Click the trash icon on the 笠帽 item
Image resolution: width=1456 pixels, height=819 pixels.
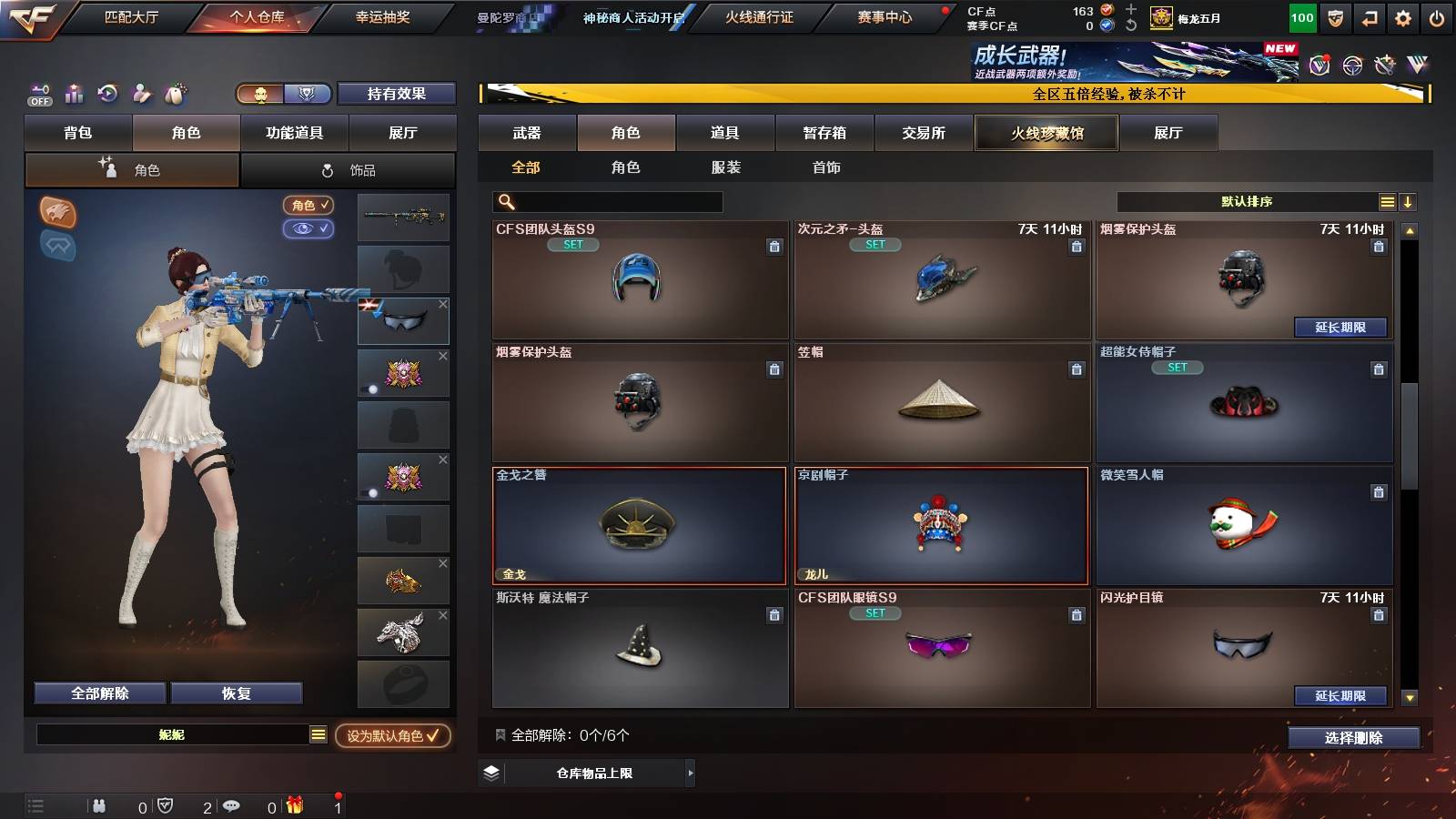[1077, 370]
